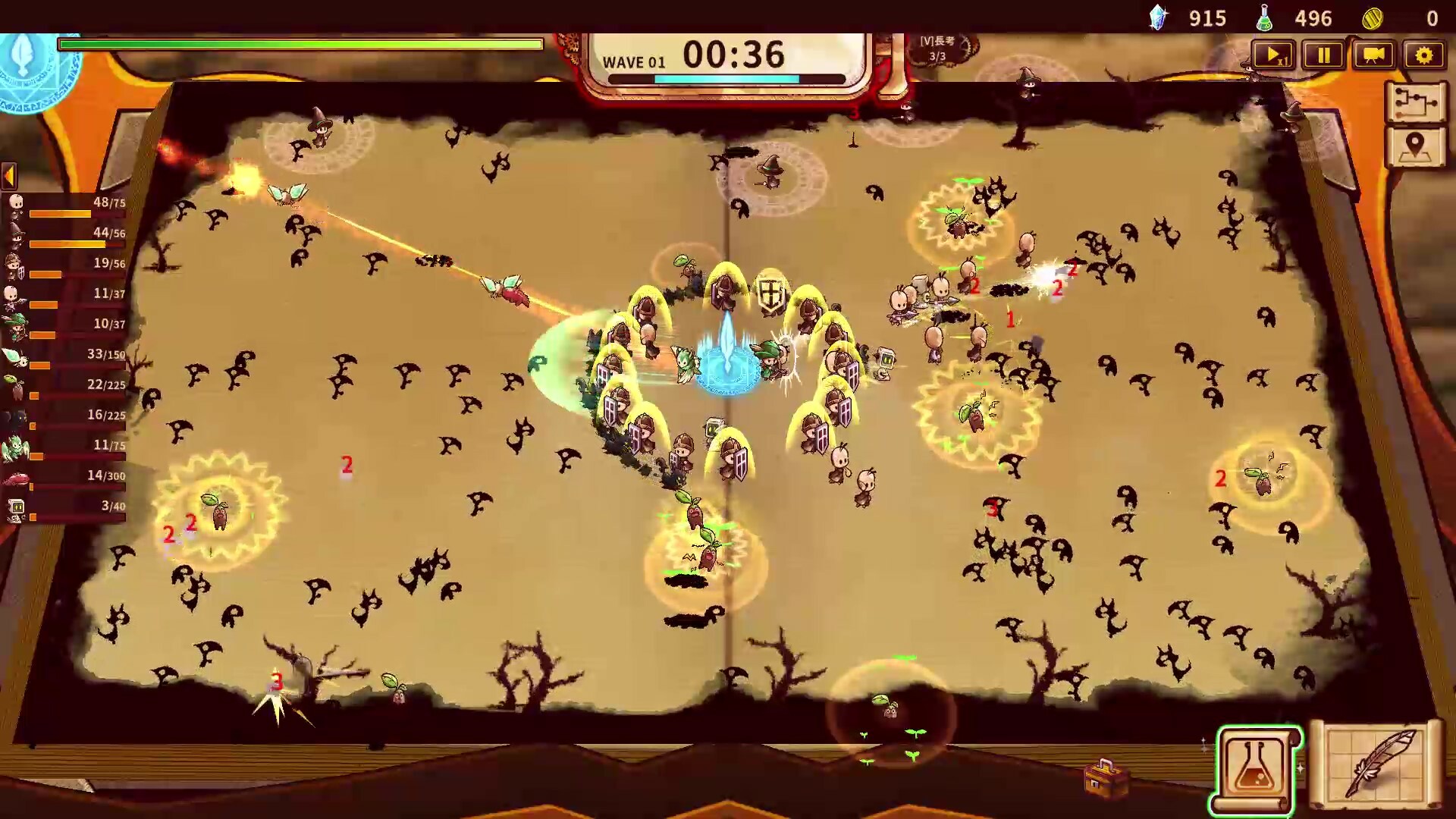The height and width of the screenshot is (819, 1456).
Task: Activate the camera view icon
Action: (1374, 55)
